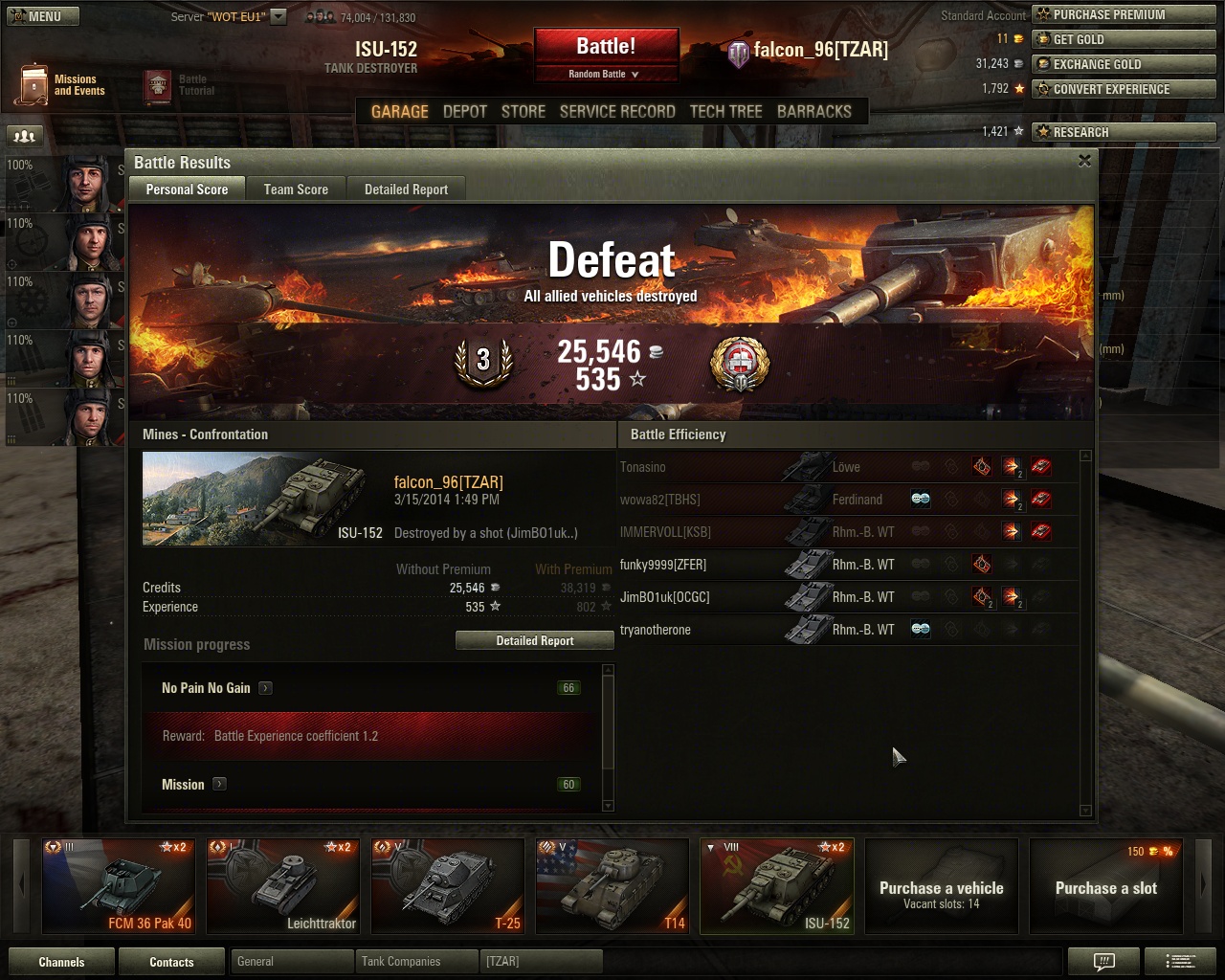
Task: Go to the DEPOT section
Action: click(465, 111)
